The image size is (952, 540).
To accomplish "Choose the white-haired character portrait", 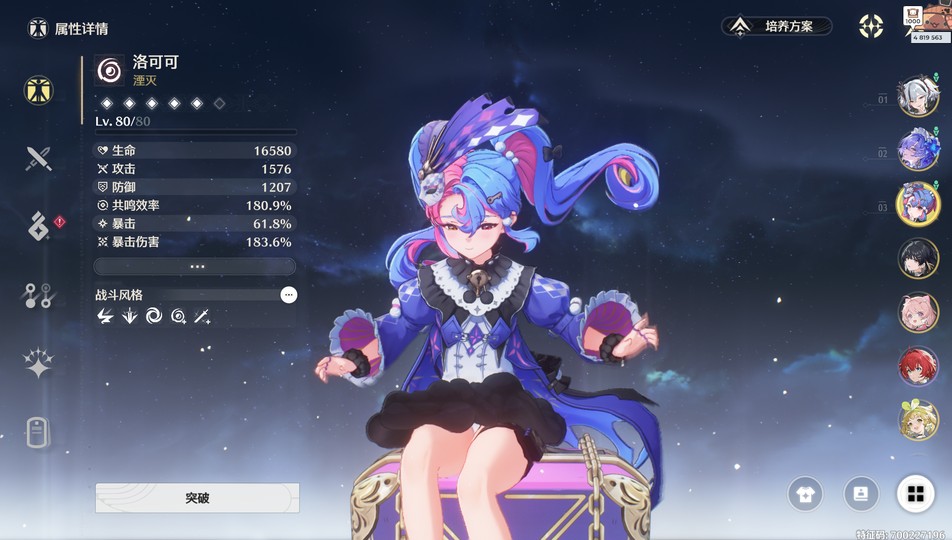I will [x=918, y=98].
